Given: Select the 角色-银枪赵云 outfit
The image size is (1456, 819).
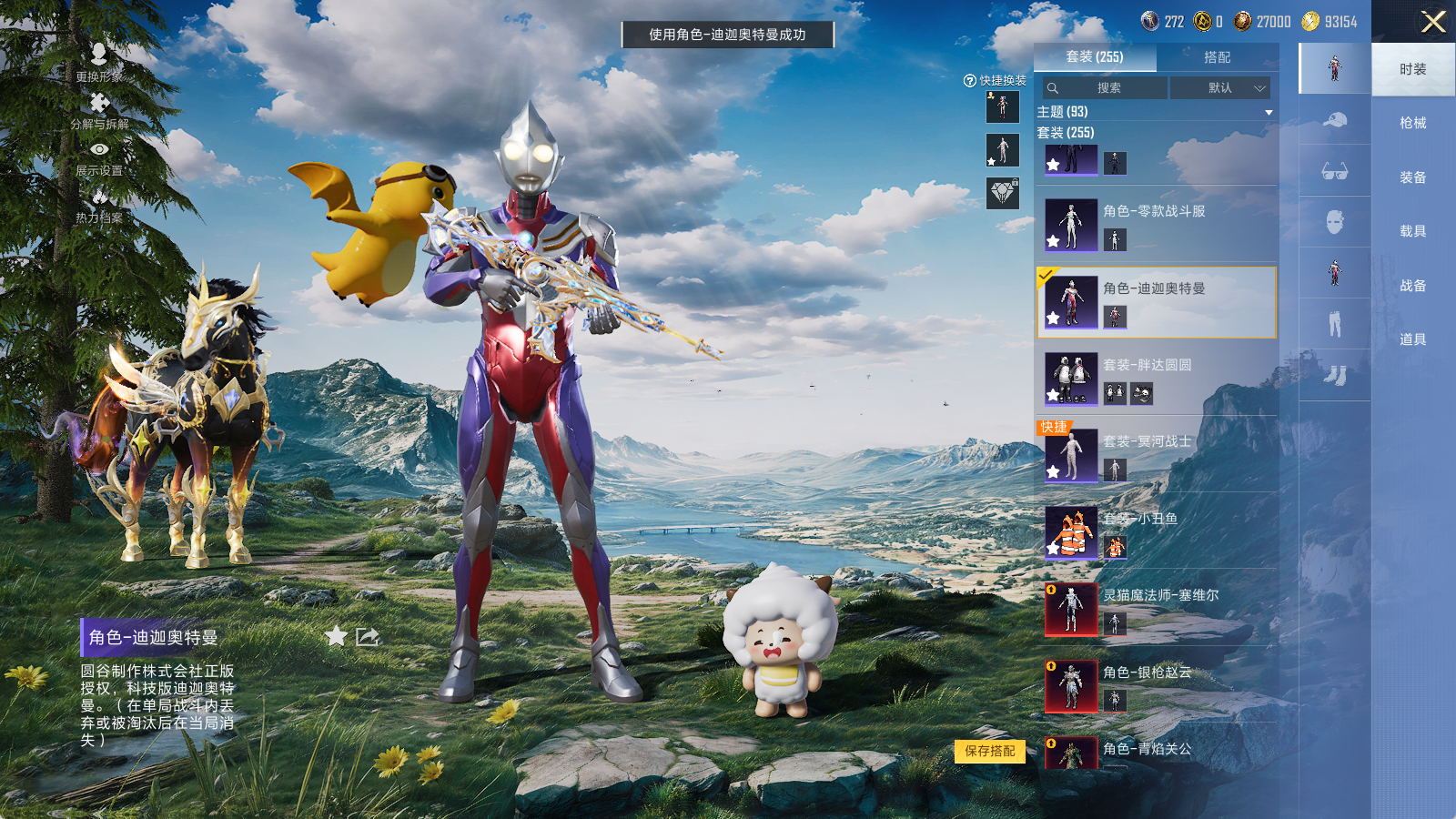Looking at the screenshot, I should pos(1156,685).
